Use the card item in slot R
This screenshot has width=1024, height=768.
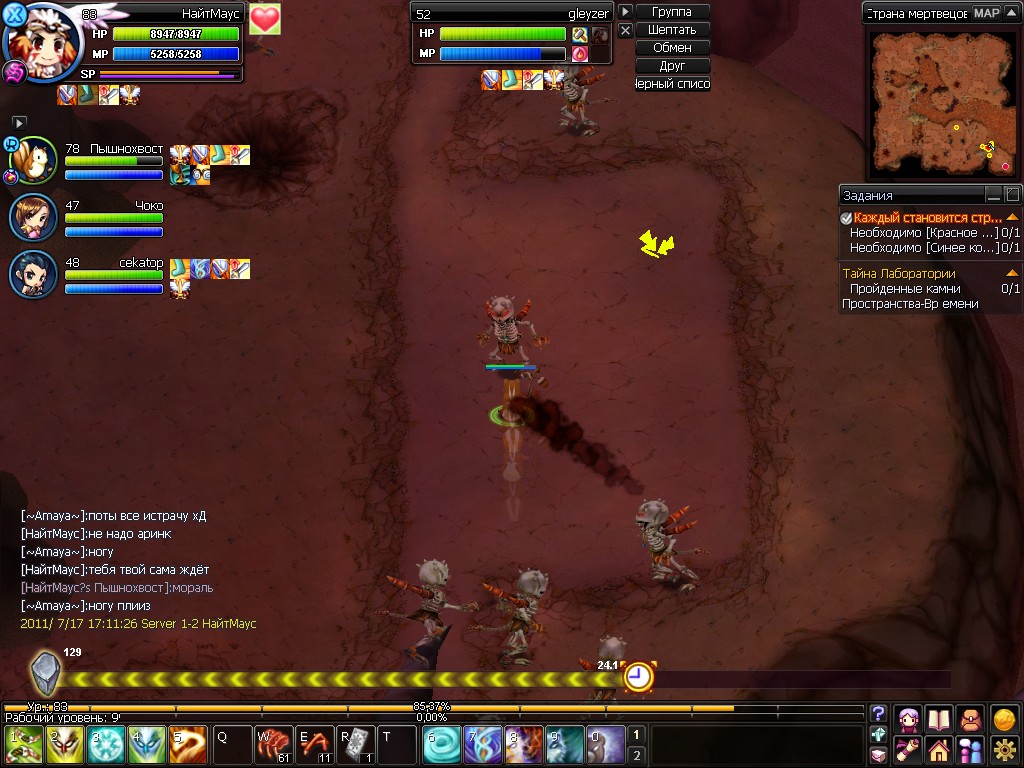pyautogui.click(x=355, y=746)
